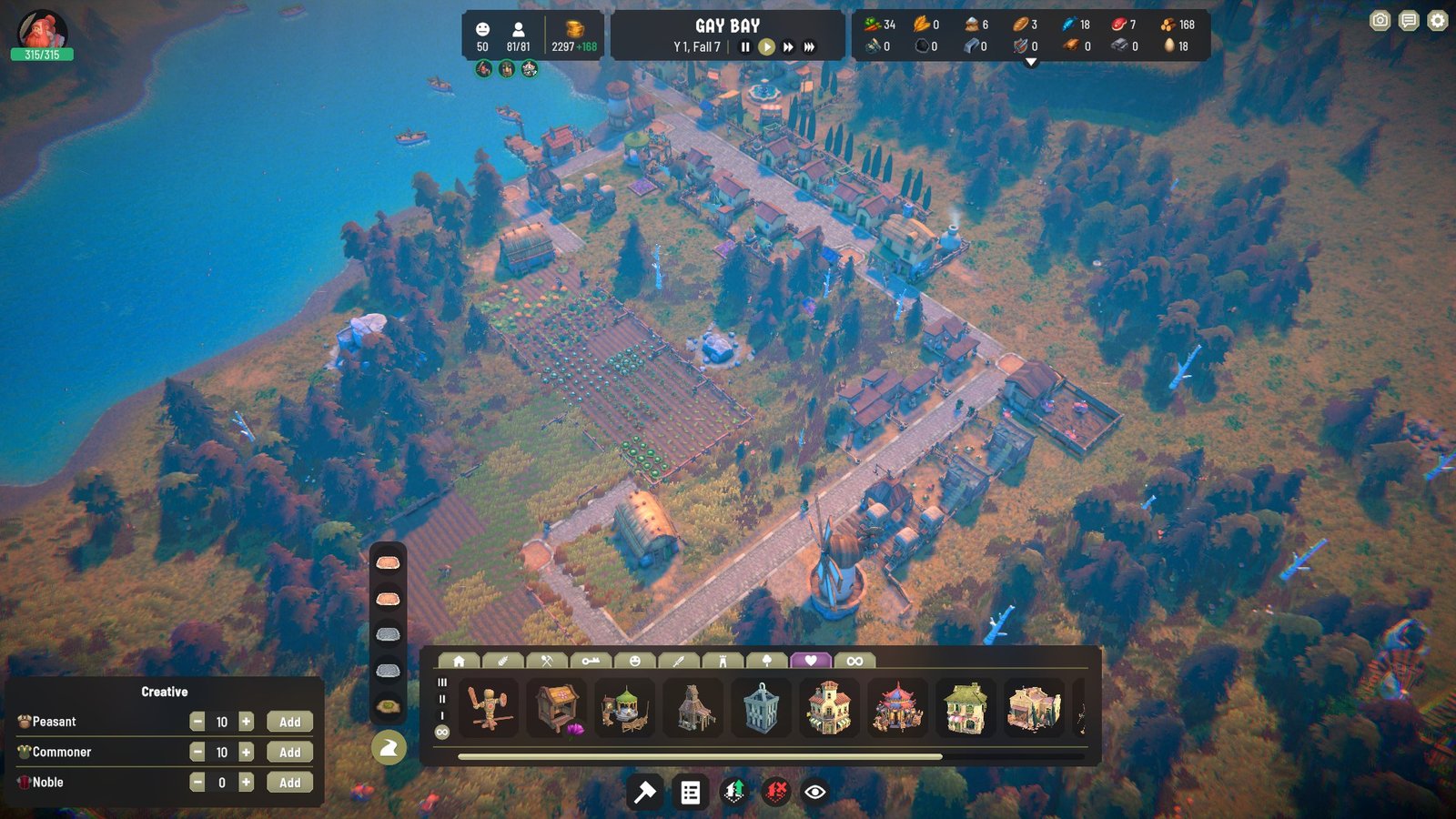Open the infinity build tab

point(854,661)
